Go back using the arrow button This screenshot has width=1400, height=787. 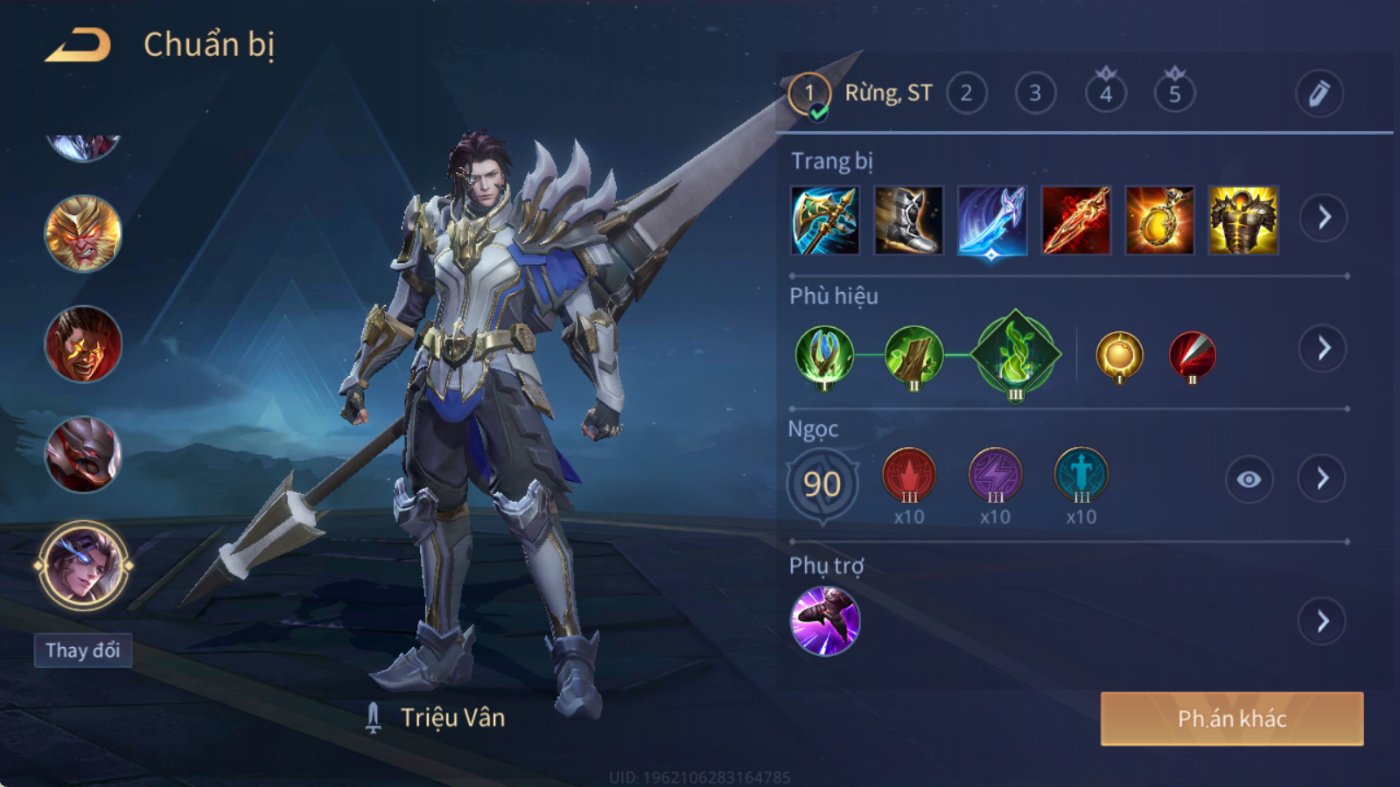click(77, 46)
